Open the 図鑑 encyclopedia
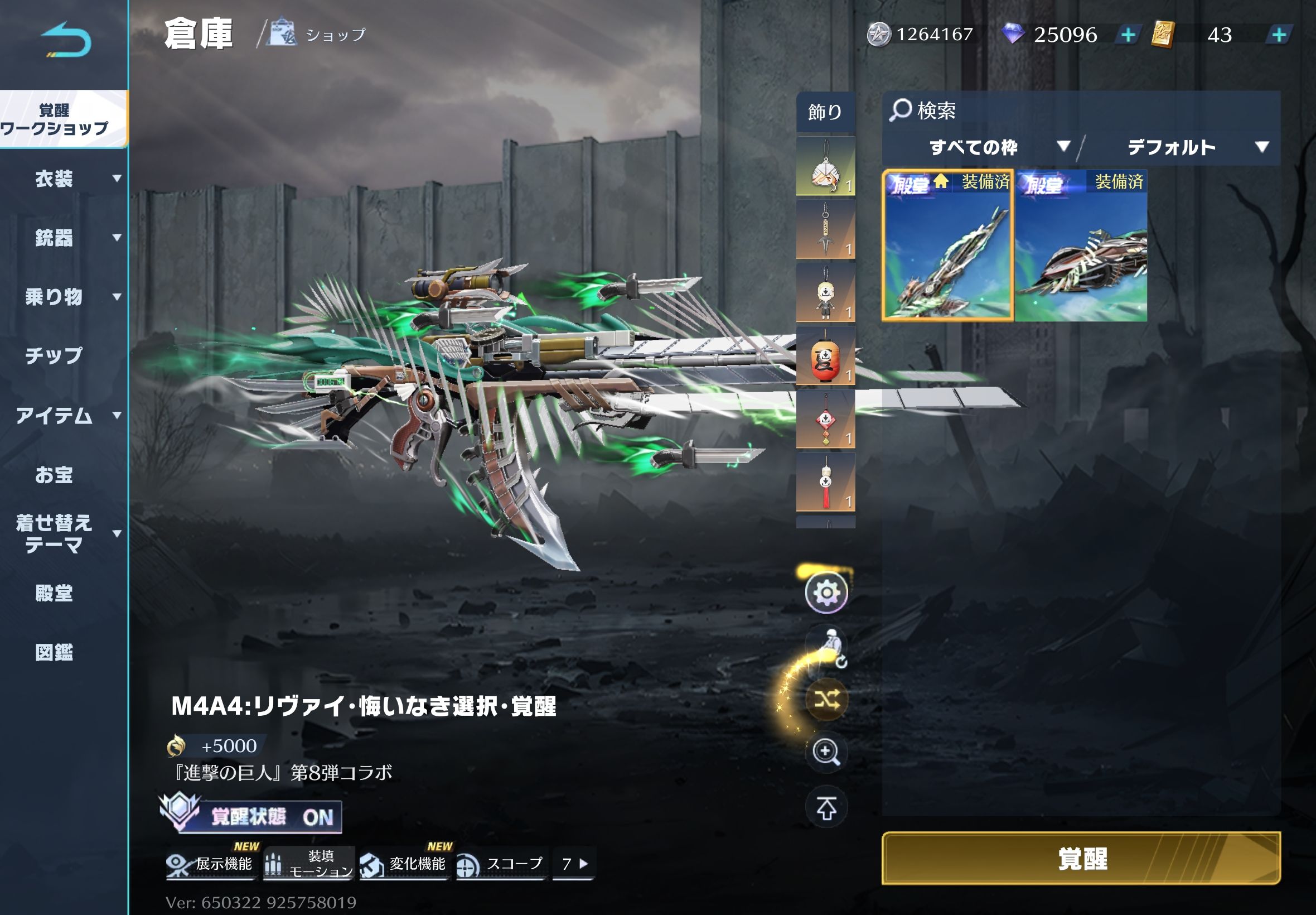Screen dimensions: 1316x915 [55, 652]
